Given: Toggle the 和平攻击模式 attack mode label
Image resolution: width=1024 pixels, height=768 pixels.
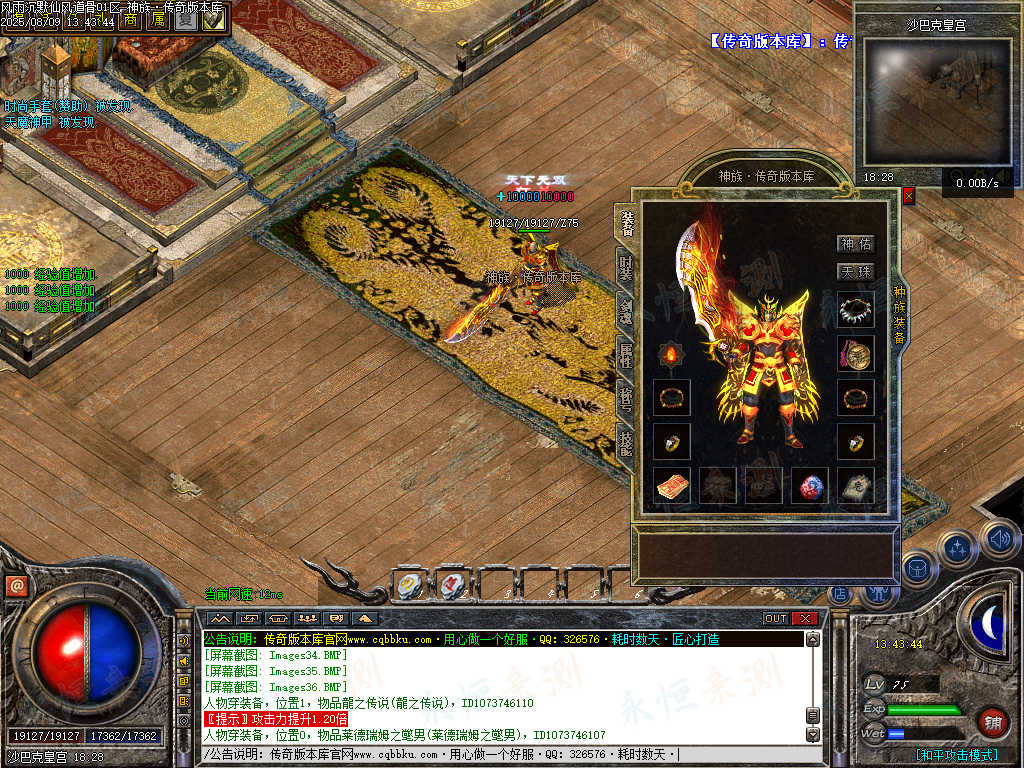Looking at the screenshot, I should (x=956, y=755).
